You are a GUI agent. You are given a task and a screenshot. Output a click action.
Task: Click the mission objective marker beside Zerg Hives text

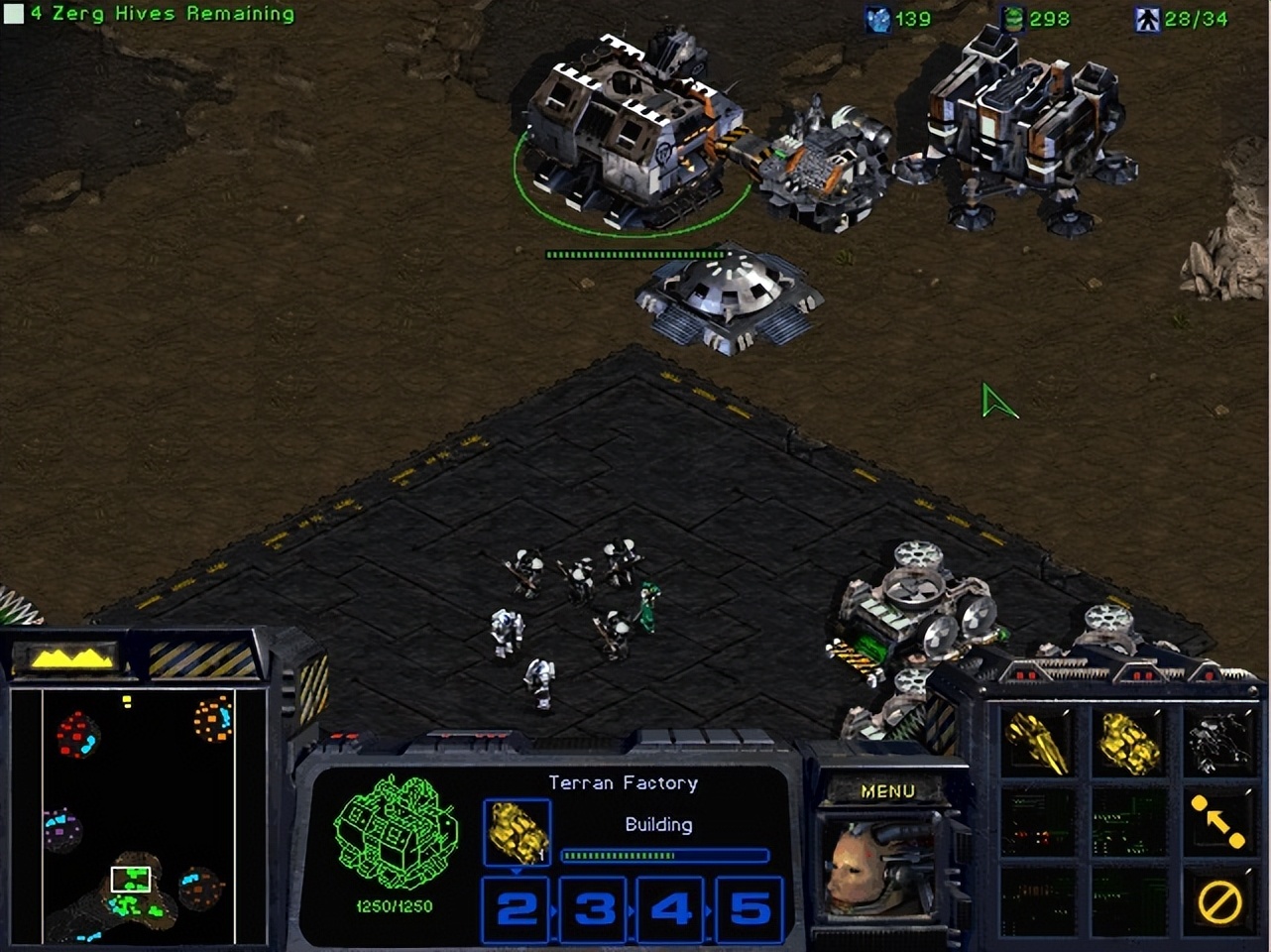click(13, 14)
